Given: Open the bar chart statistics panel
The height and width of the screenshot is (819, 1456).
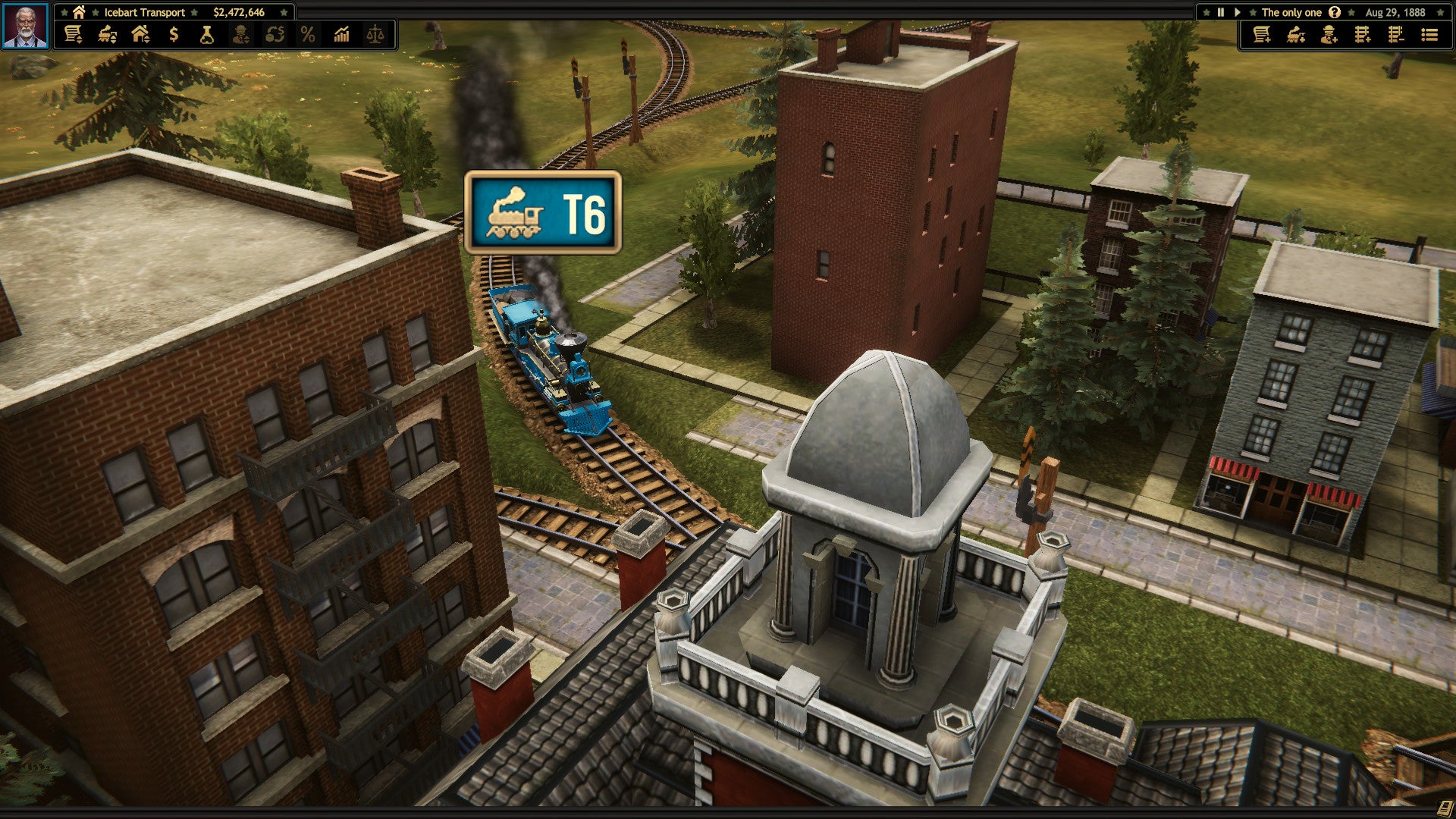Looking at the screenshot, I should tap(341, 35).
